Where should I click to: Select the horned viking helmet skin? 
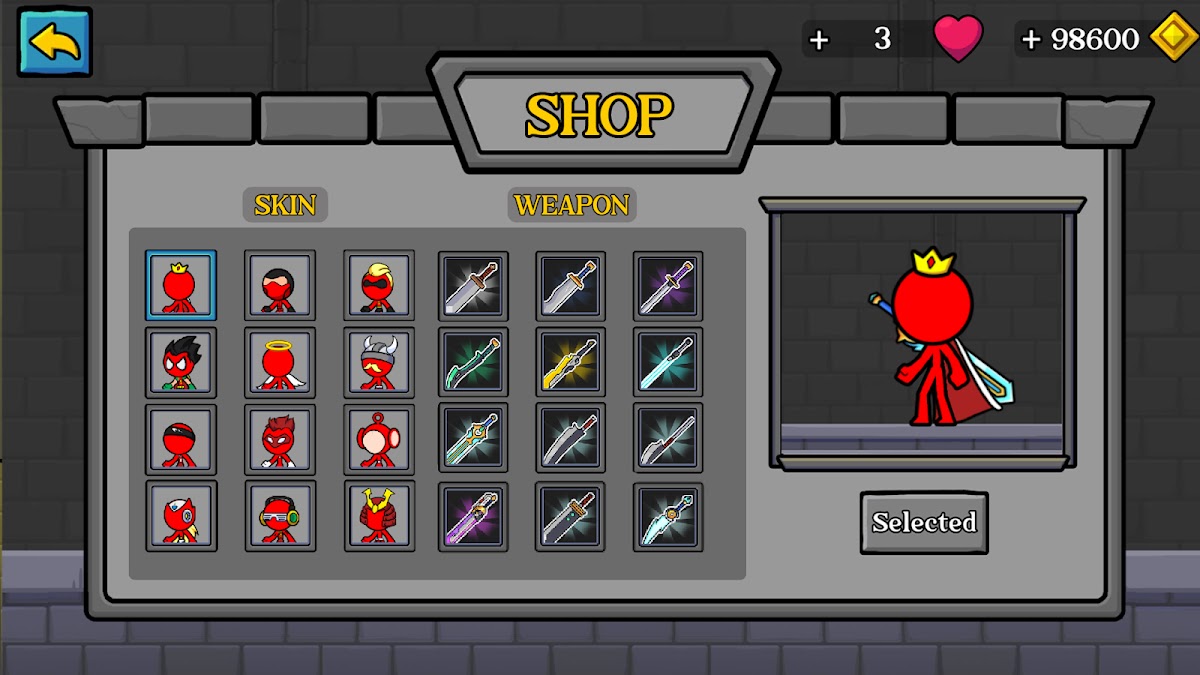tap(379, 362)
